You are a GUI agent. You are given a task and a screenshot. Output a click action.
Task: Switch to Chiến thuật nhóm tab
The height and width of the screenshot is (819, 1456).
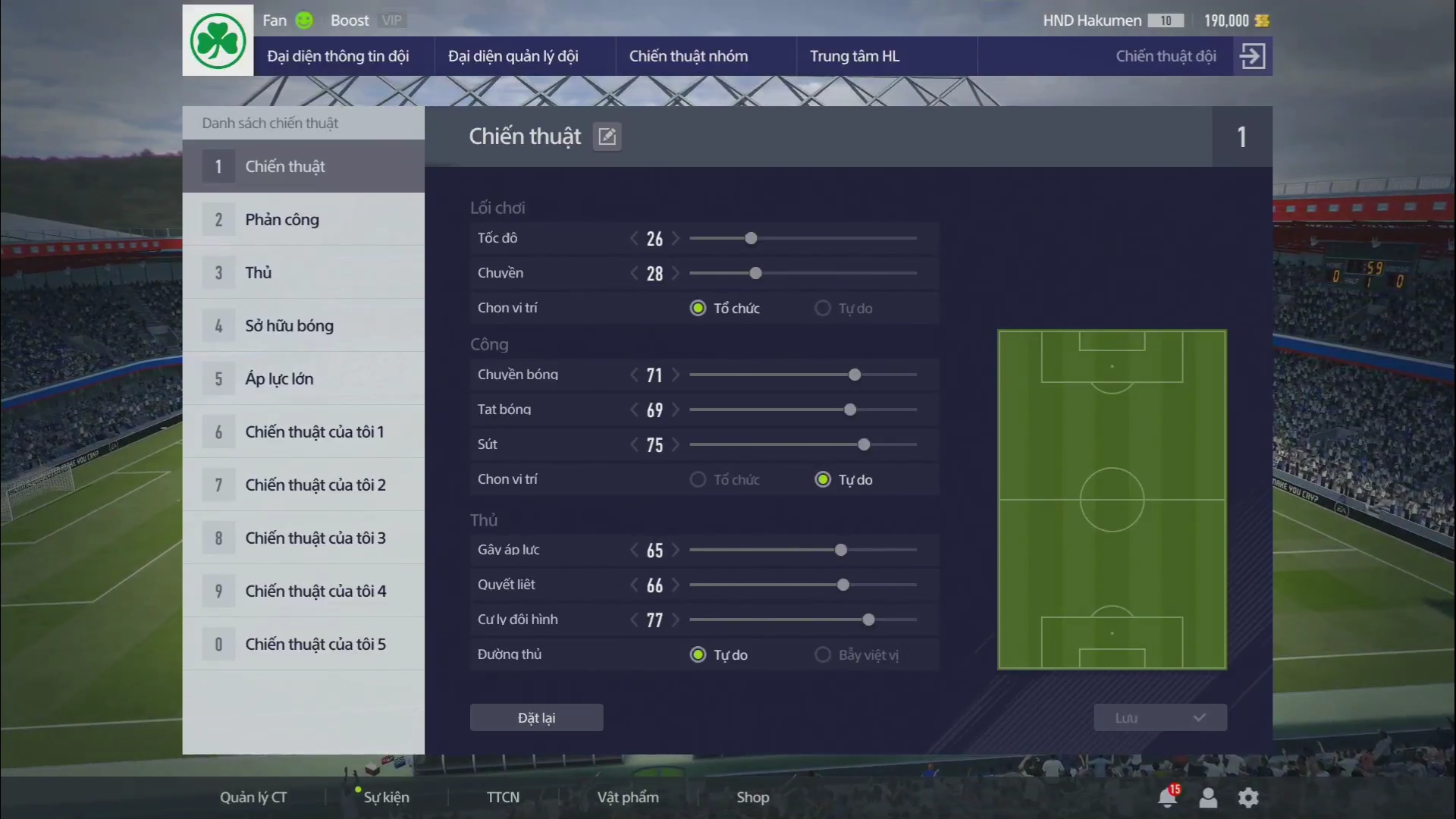[x=688, y=56]
